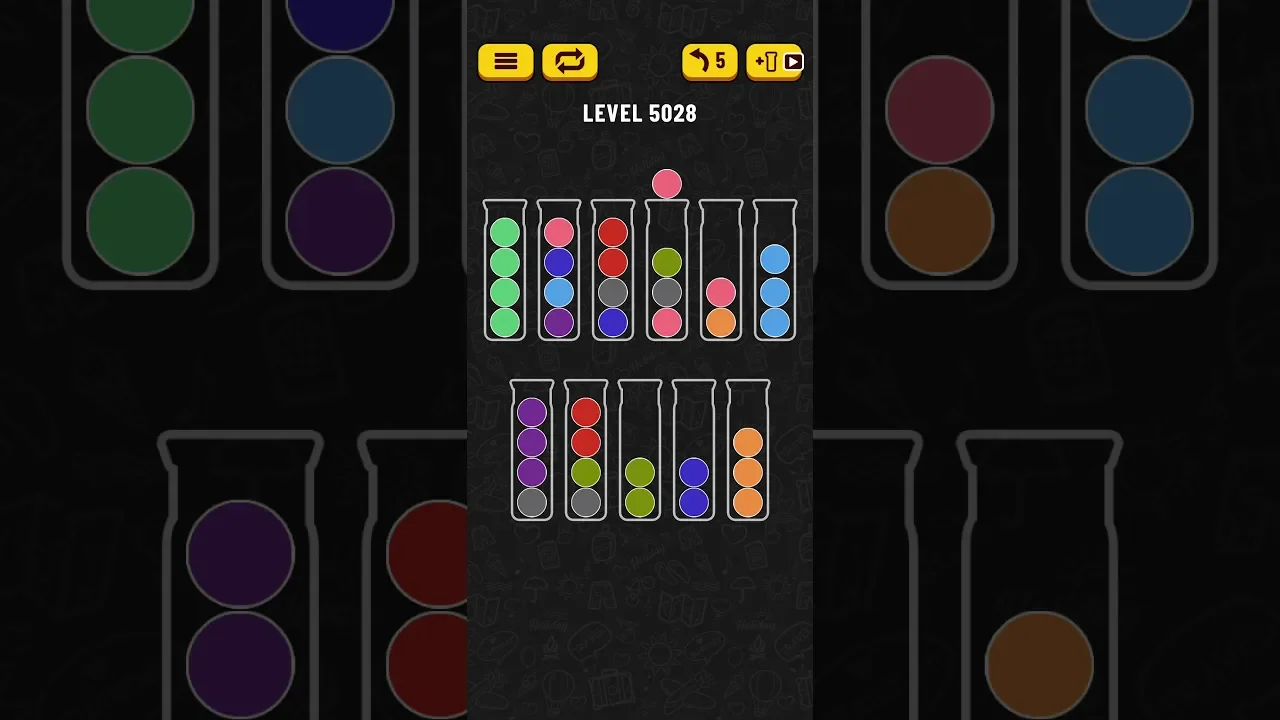The width and height of the screenshot is (1280, 720).
Task: Select the tube with a pink ball on top of a dark blue one
Action: 559,272
